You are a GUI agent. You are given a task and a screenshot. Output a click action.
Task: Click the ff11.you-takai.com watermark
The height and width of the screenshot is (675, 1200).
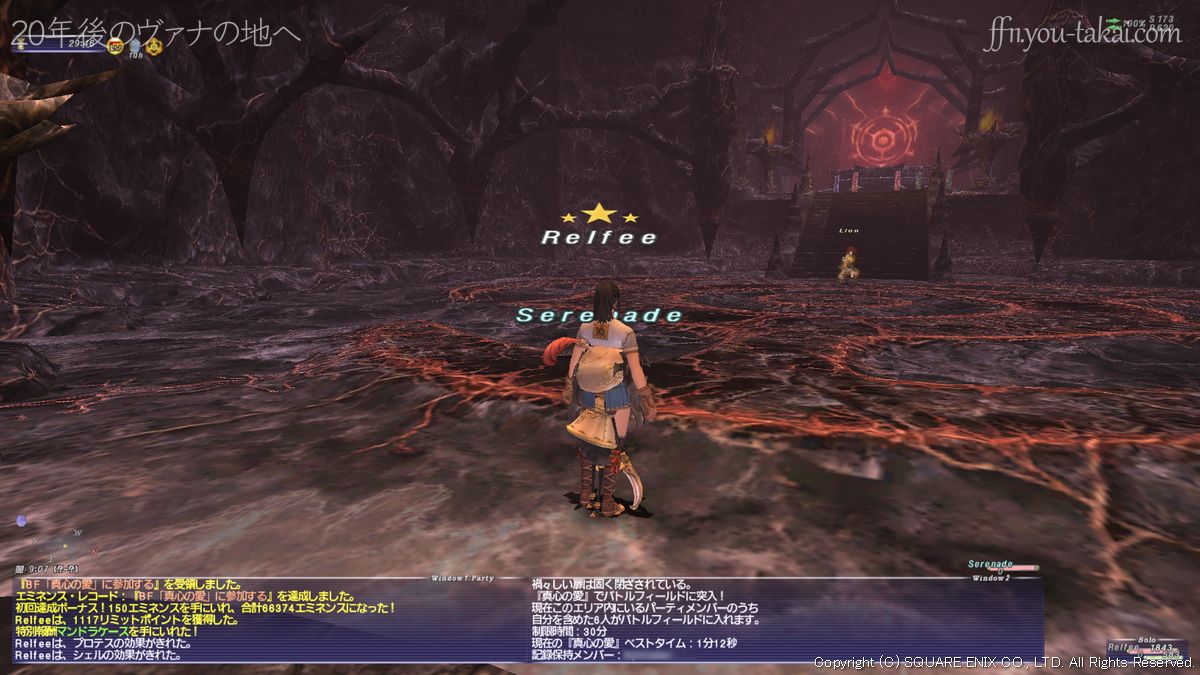point(1082,35)
